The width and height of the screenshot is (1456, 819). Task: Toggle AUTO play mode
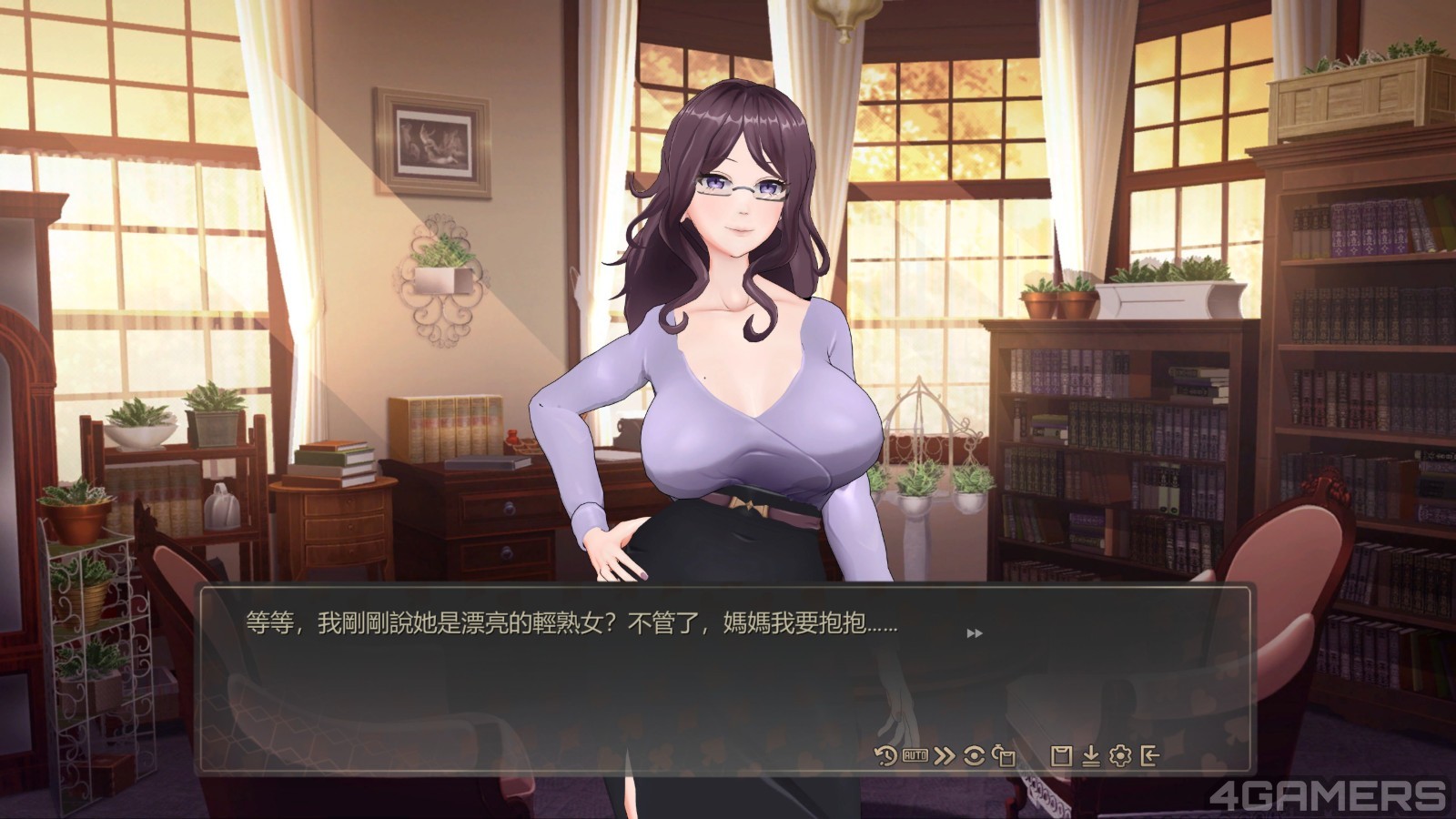[915, 755]
